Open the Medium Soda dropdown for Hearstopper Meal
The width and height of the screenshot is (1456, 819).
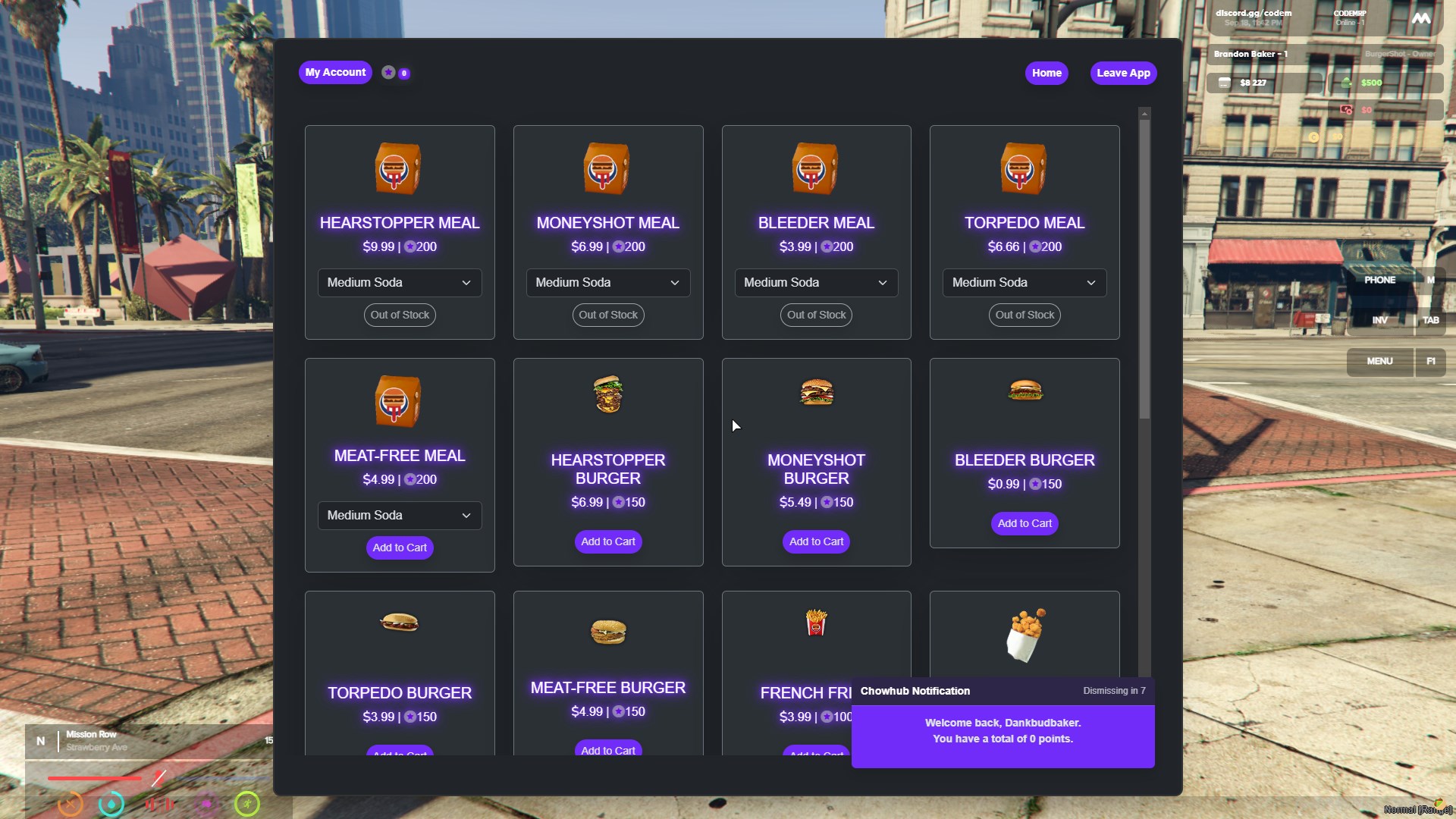pos(399,282)
